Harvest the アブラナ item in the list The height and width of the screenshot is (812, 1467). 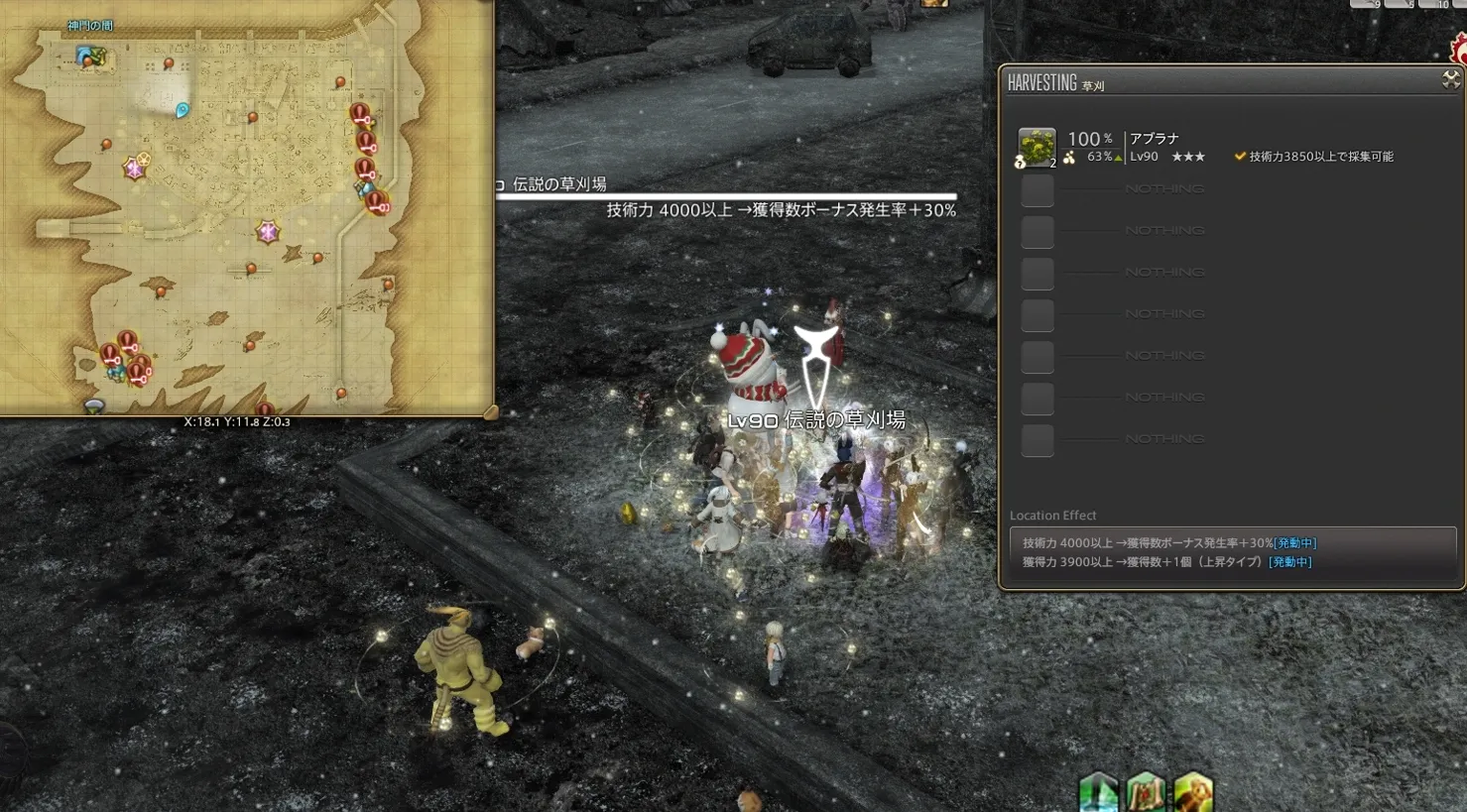[x=1037, y=147]
